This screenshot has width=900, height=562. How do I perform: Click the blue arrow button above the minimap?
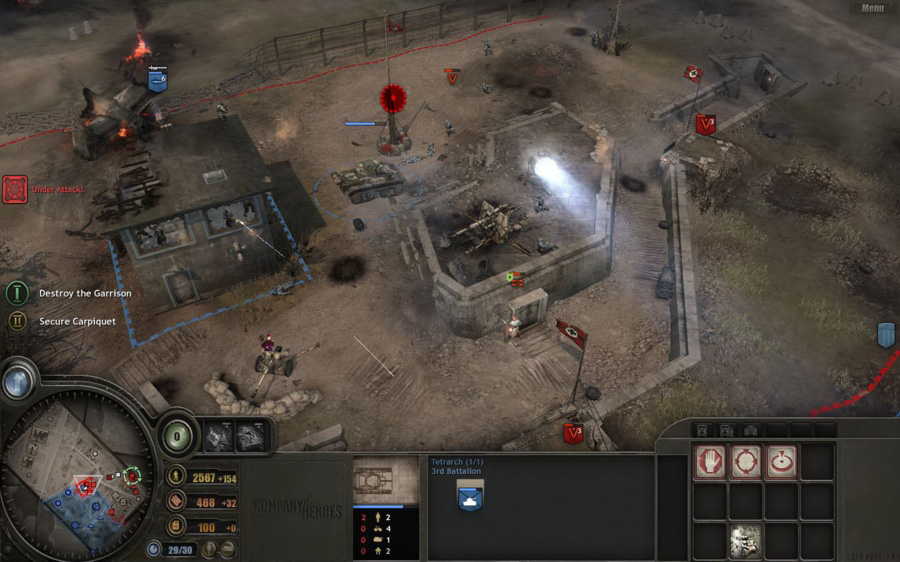click(17, 381)
